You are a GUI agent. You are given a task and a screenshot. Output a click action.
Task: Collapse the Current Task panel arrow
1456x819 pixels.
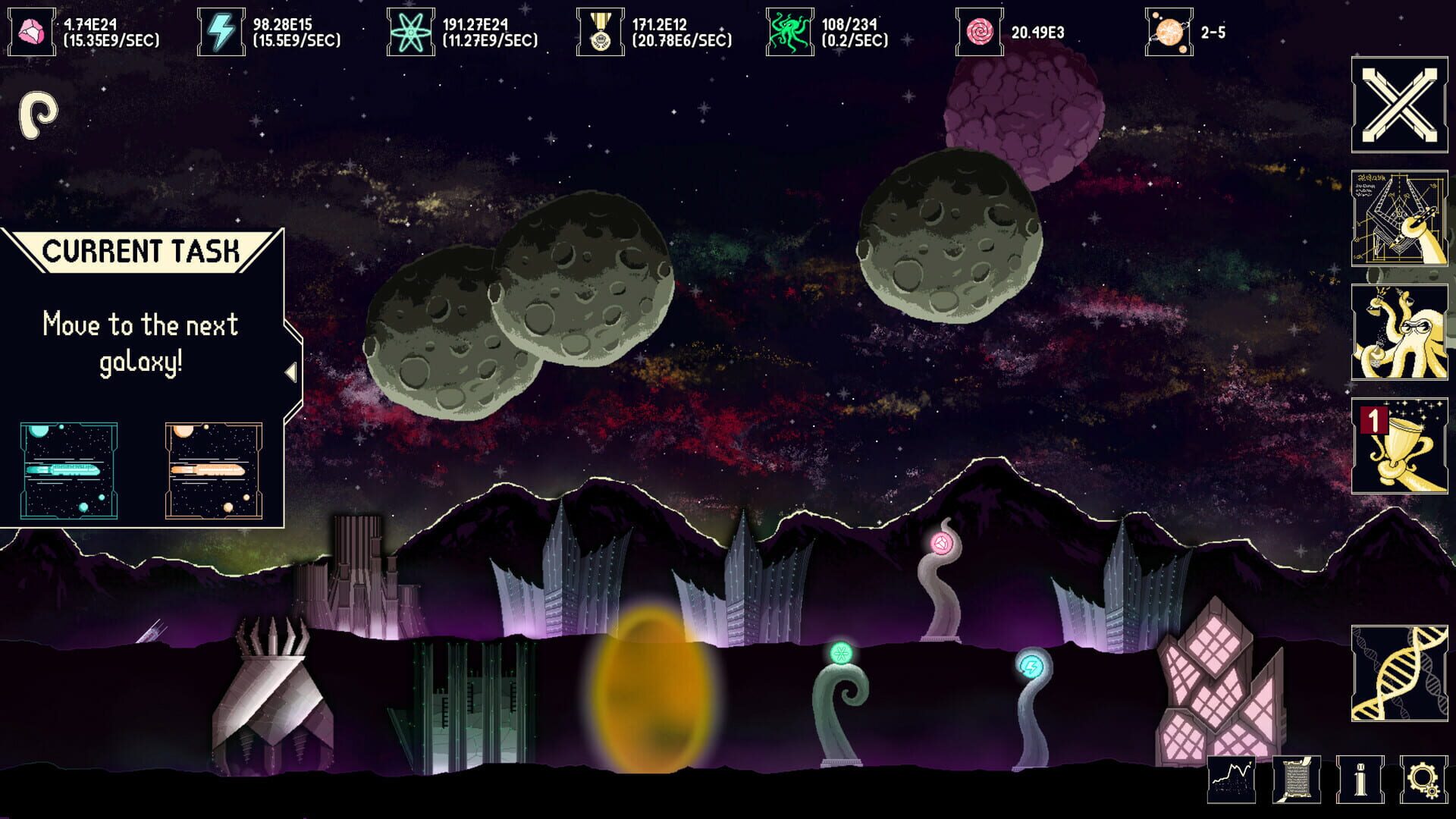pyautogui.click(x=292, y=373)
